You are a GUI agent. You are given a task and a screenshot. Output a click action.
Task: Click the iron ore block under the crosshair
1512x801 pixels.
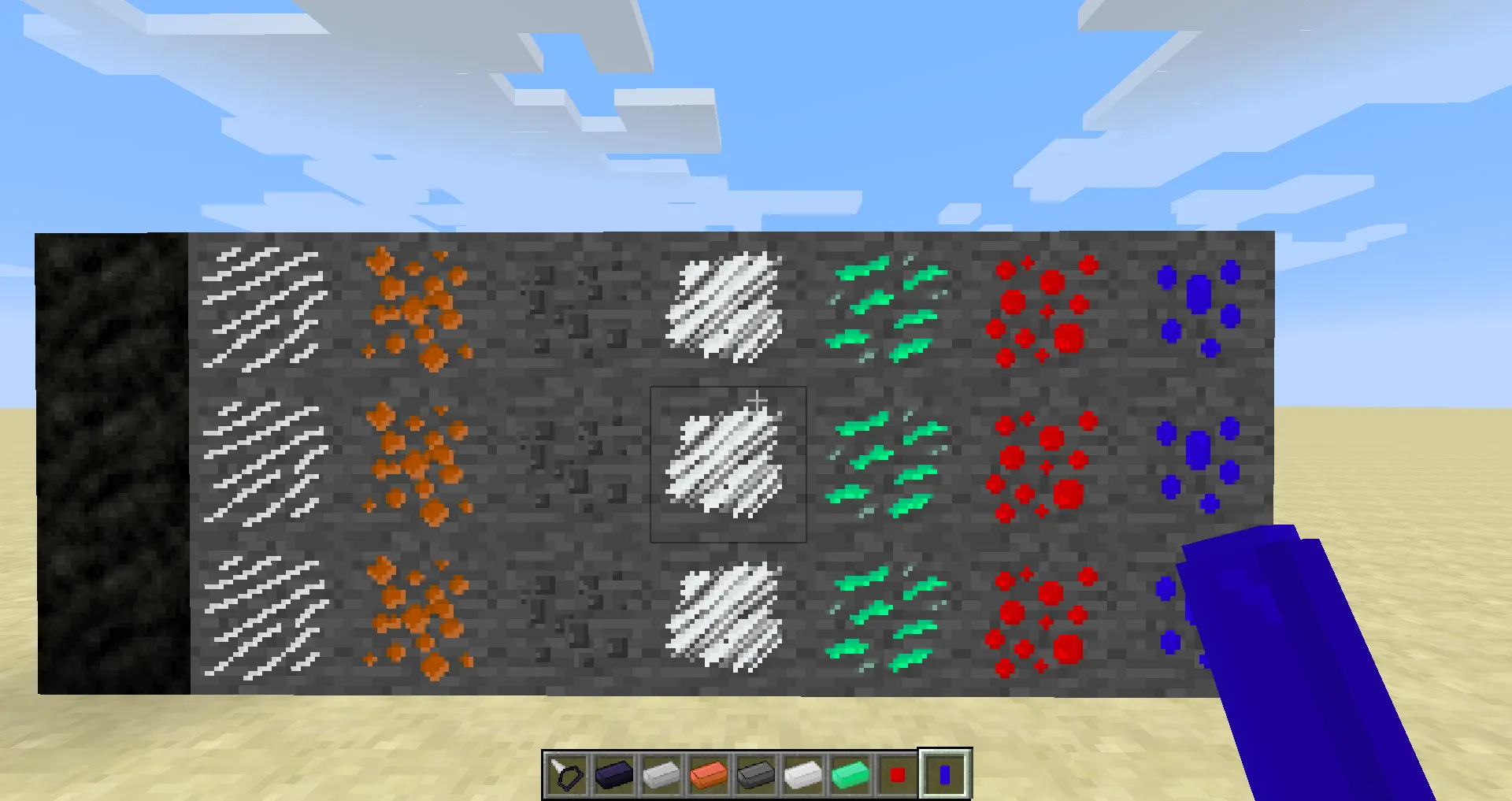728,463
